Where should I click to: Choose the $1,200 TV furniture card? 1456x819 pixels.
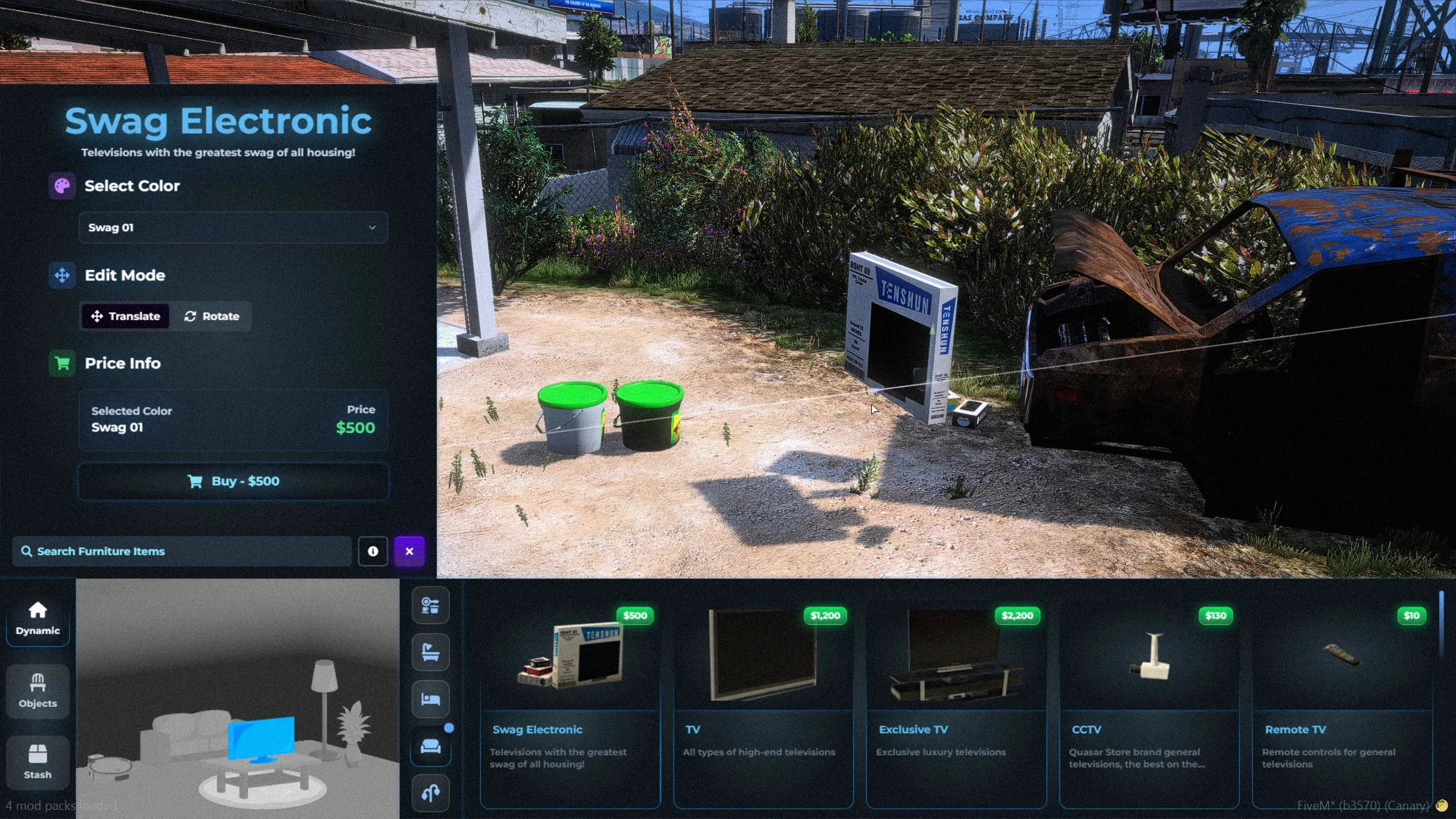[x=763, y=705]
